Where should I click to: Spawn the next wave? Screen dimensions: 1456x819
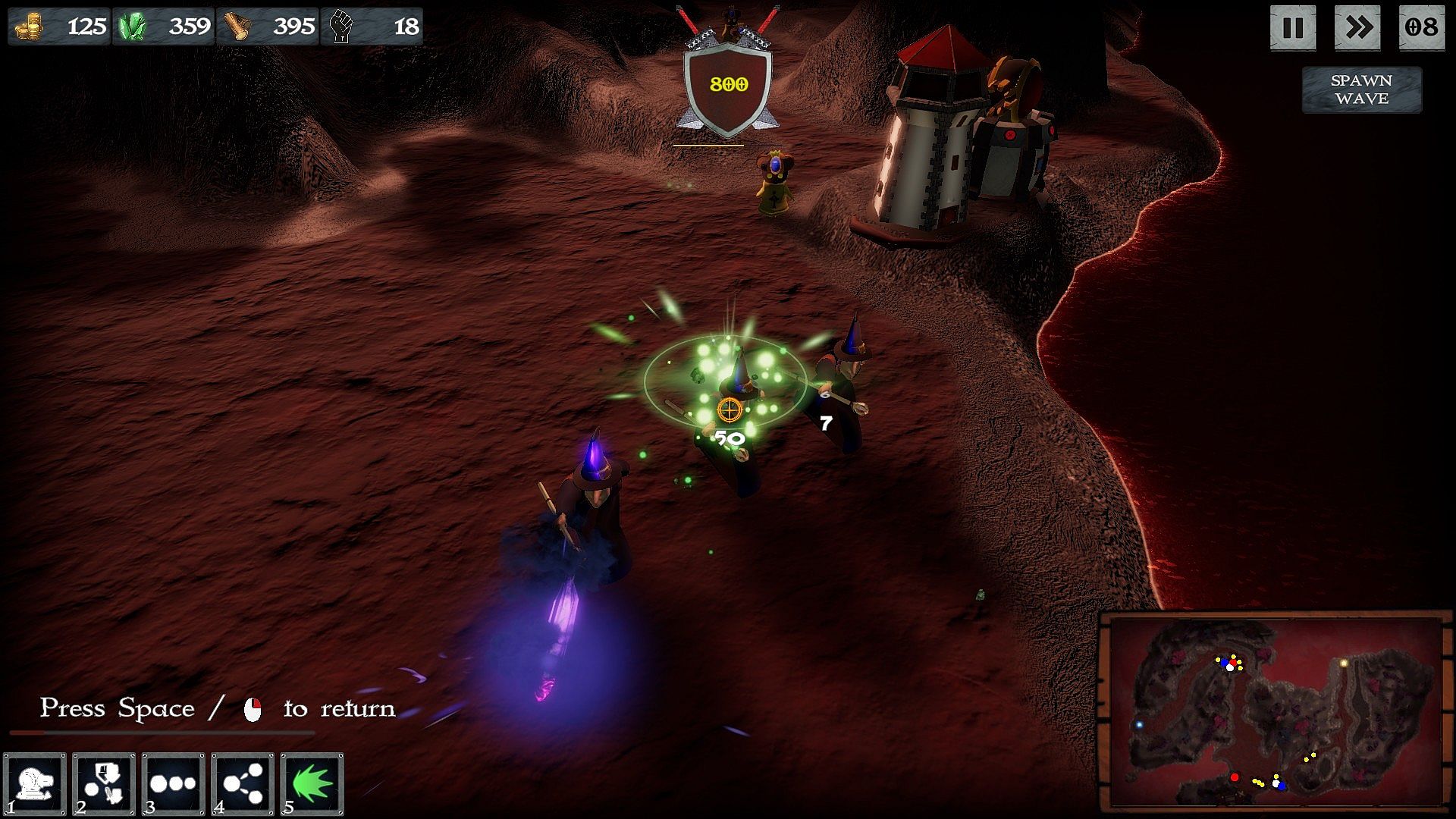pyautogui.click(x=1361, y=89)
